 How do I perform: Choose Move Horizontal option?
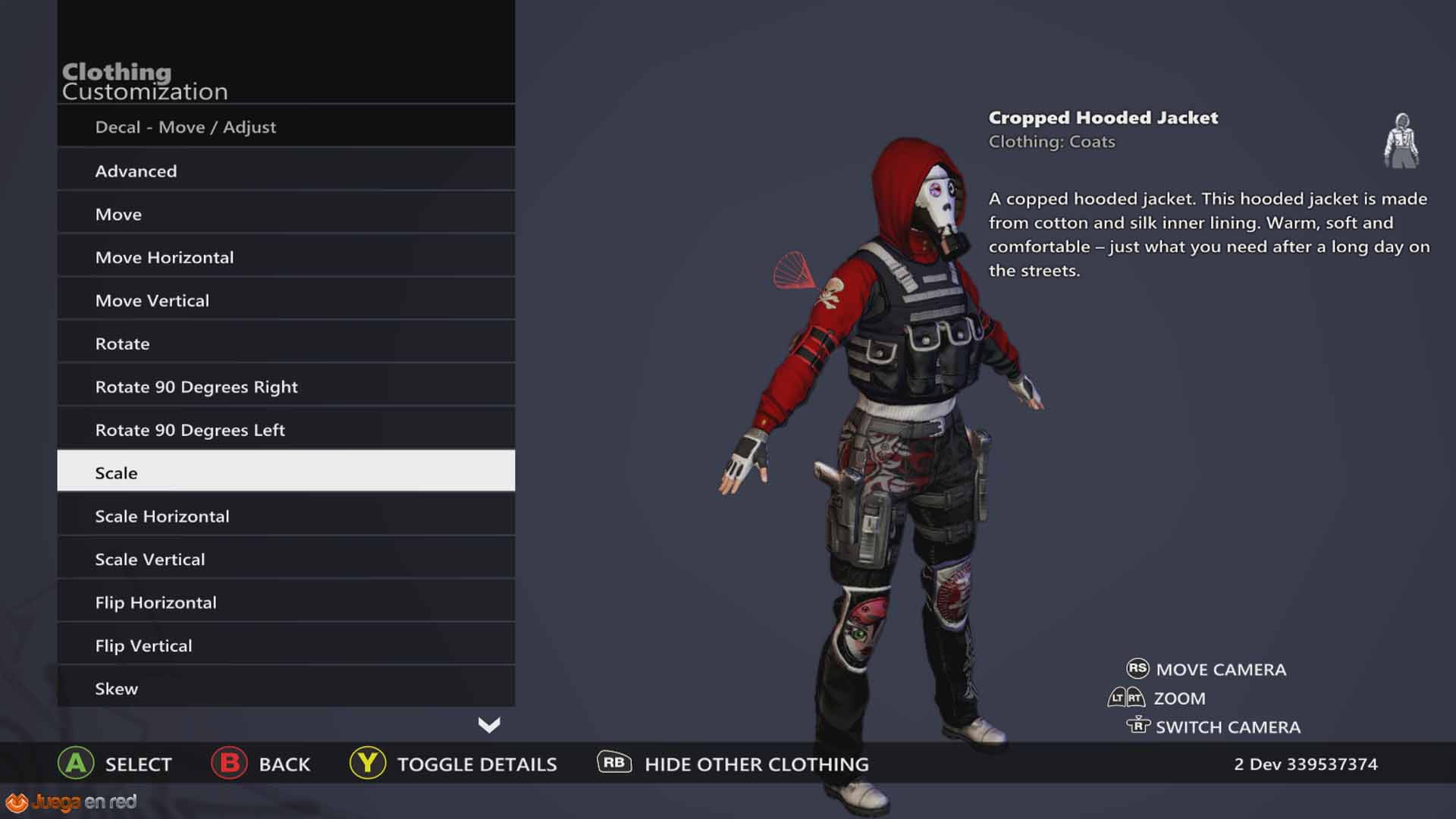pyautogui.click(x=286, y=257)
